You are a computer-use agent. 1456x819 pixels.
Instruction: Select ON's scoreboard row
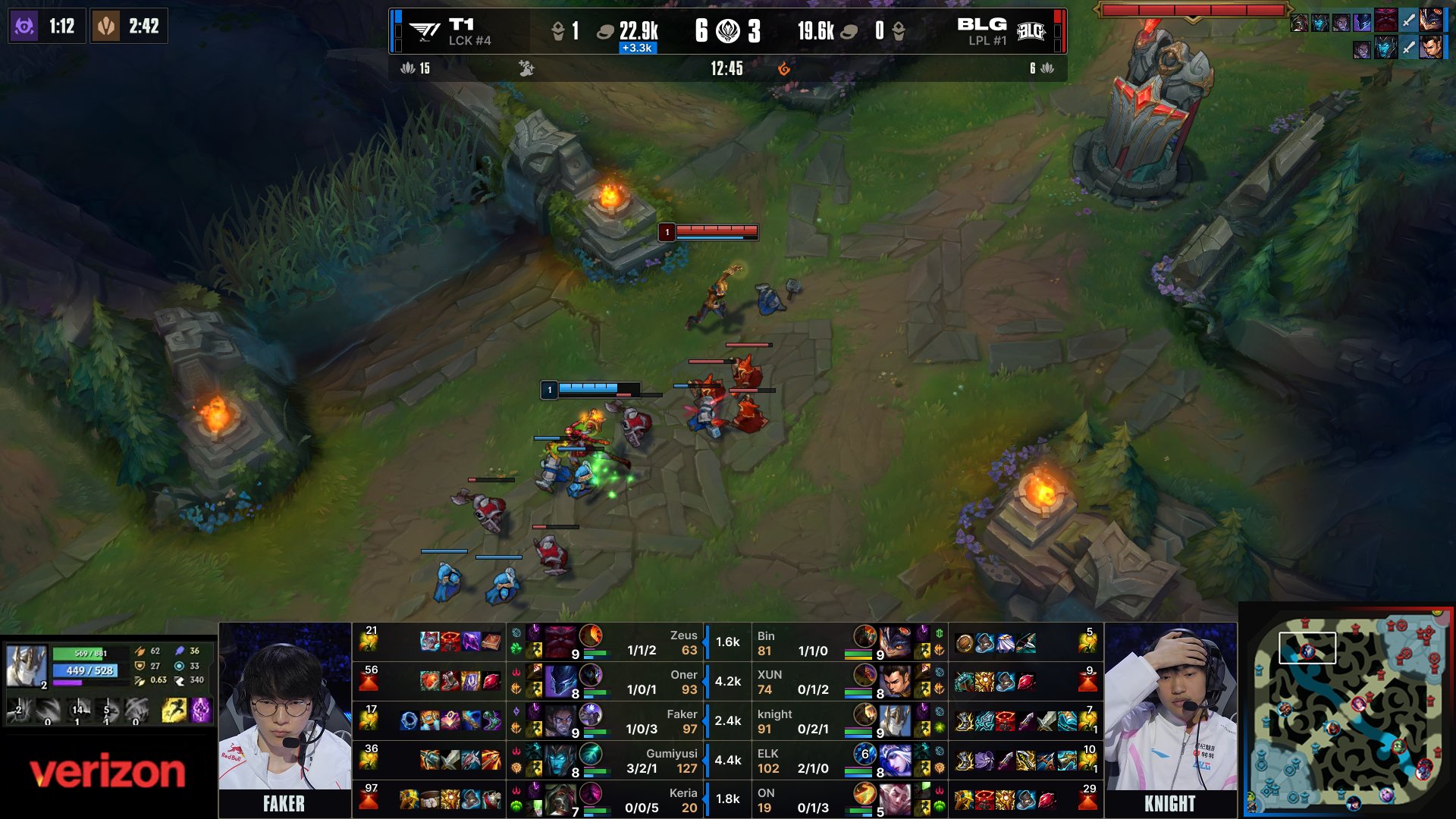(849, 800)
